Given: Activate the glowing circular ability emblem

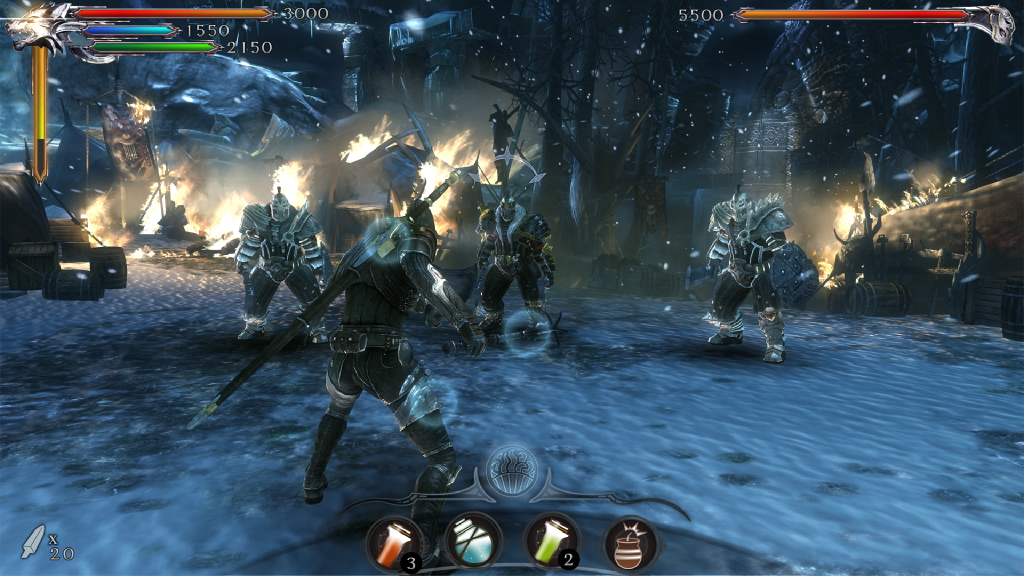Looking at the screenshot, I should [512, 469].
